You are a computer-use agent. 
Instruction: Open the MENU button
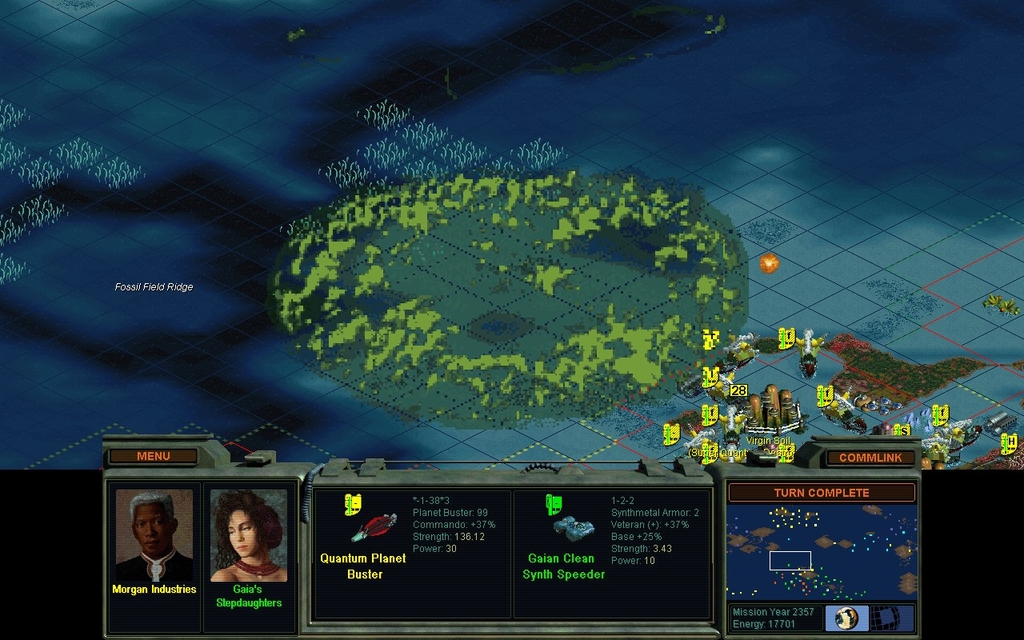pyautogui.click(x=153, y=456)
